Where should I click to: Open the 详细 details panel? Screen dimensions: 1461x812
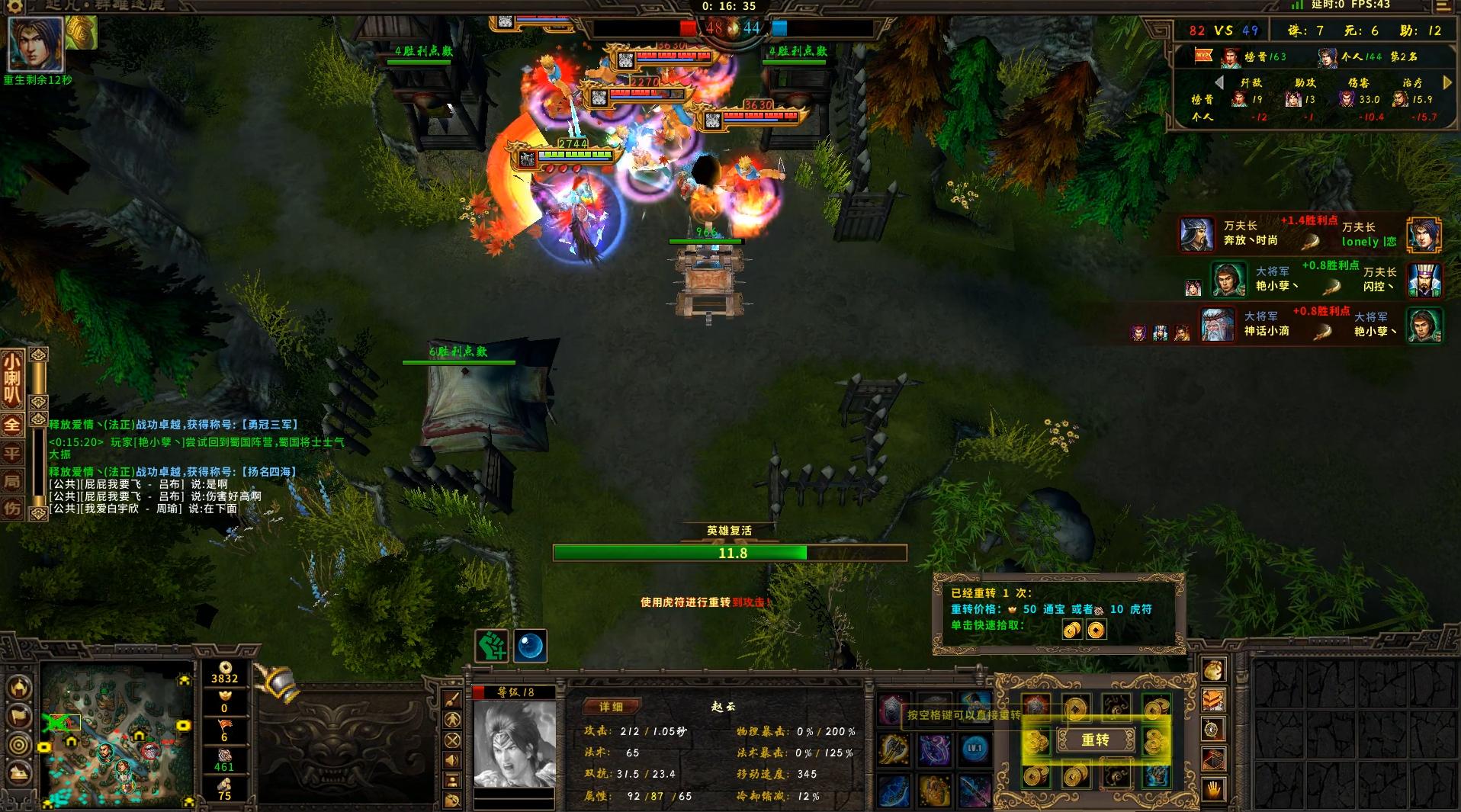coord(611,707)
